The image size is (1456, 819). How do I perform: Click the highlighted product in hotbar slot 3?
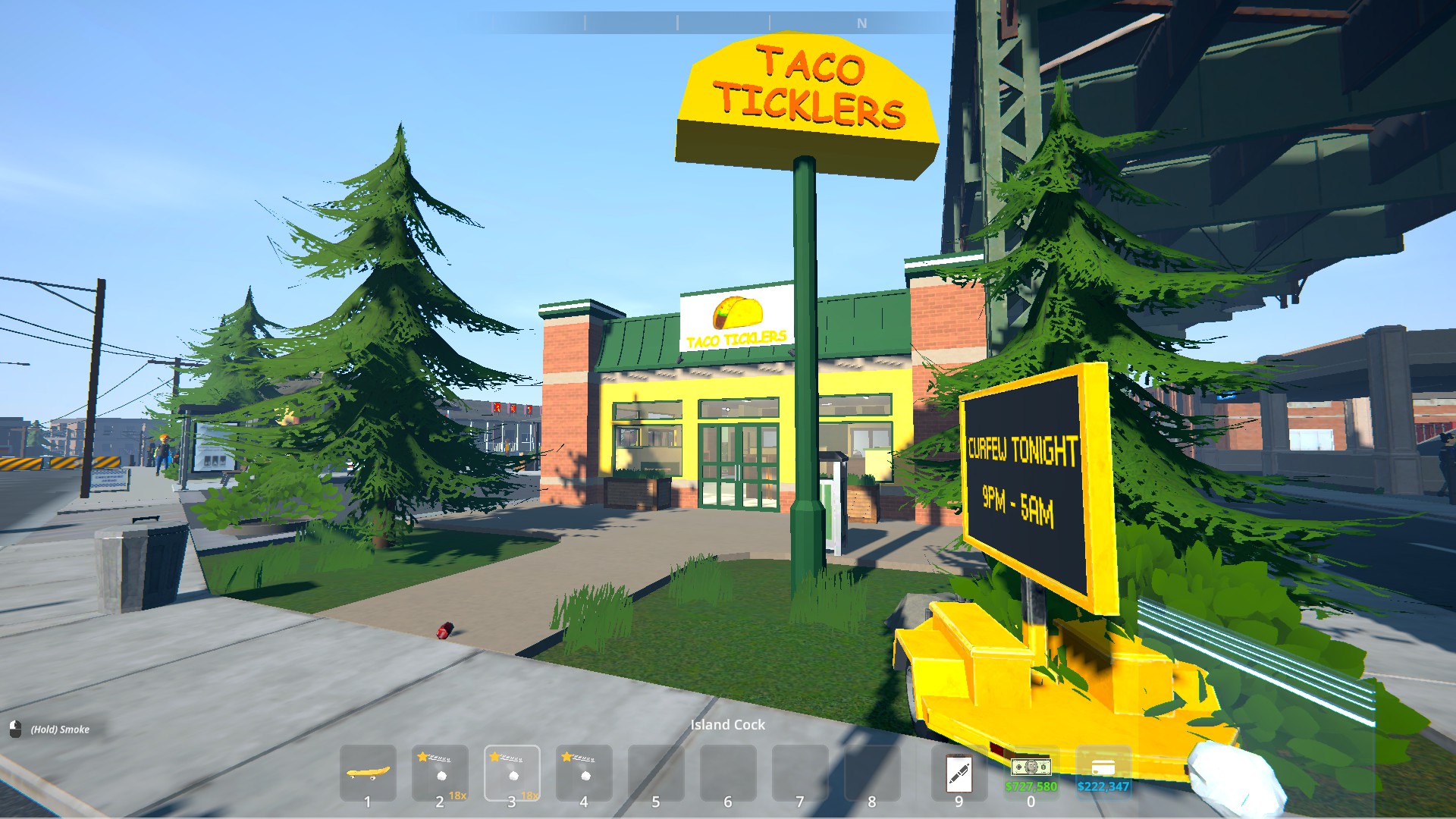(512, 773)
